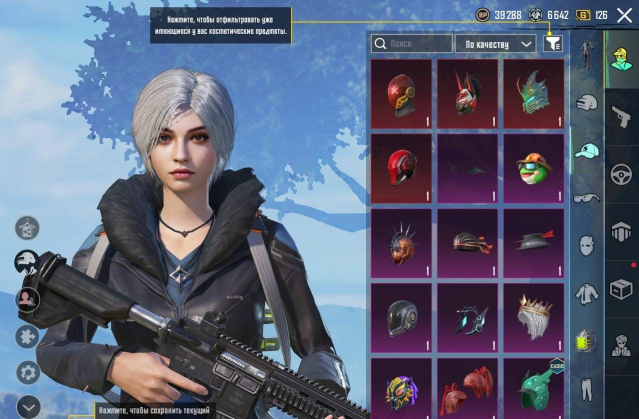Show the face mask category
Image resolution: width=639 pixels, height=419 pixels.
pos(586,243)
